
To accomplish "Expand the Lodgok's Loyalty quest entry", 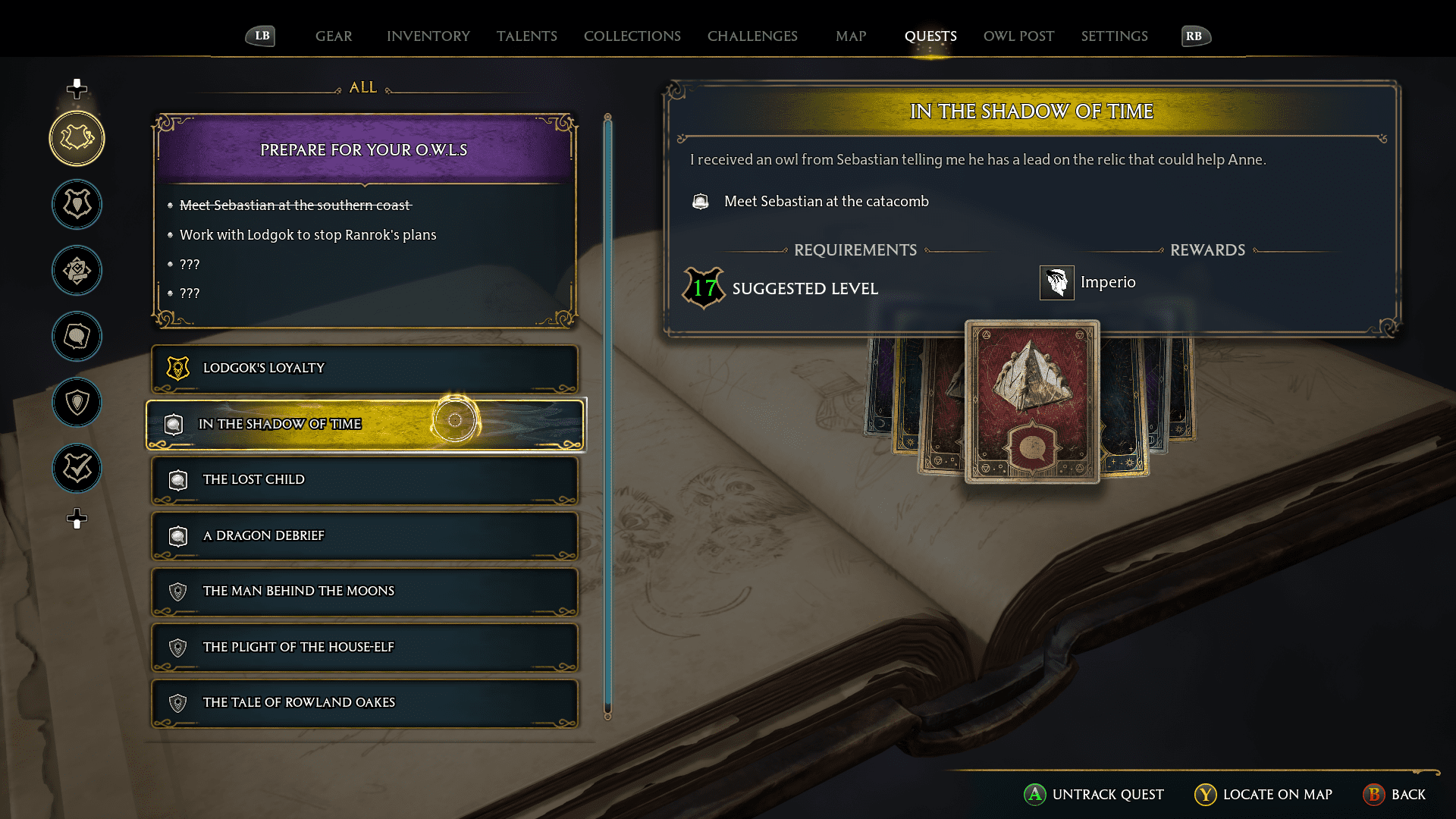I will tap(364, 369).
